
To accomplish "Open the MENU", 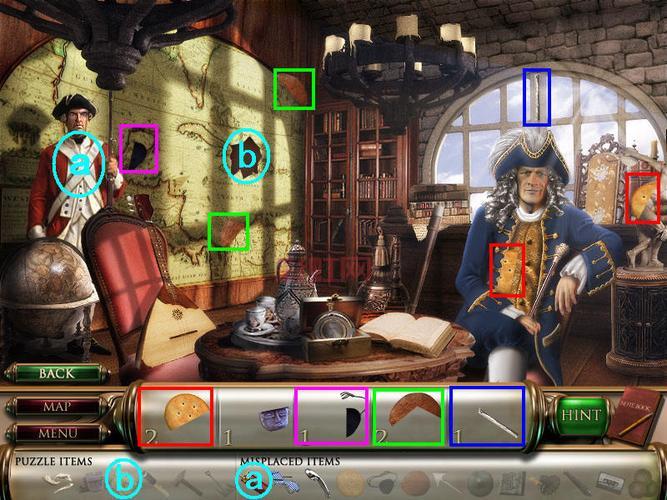I will (56, 433).
